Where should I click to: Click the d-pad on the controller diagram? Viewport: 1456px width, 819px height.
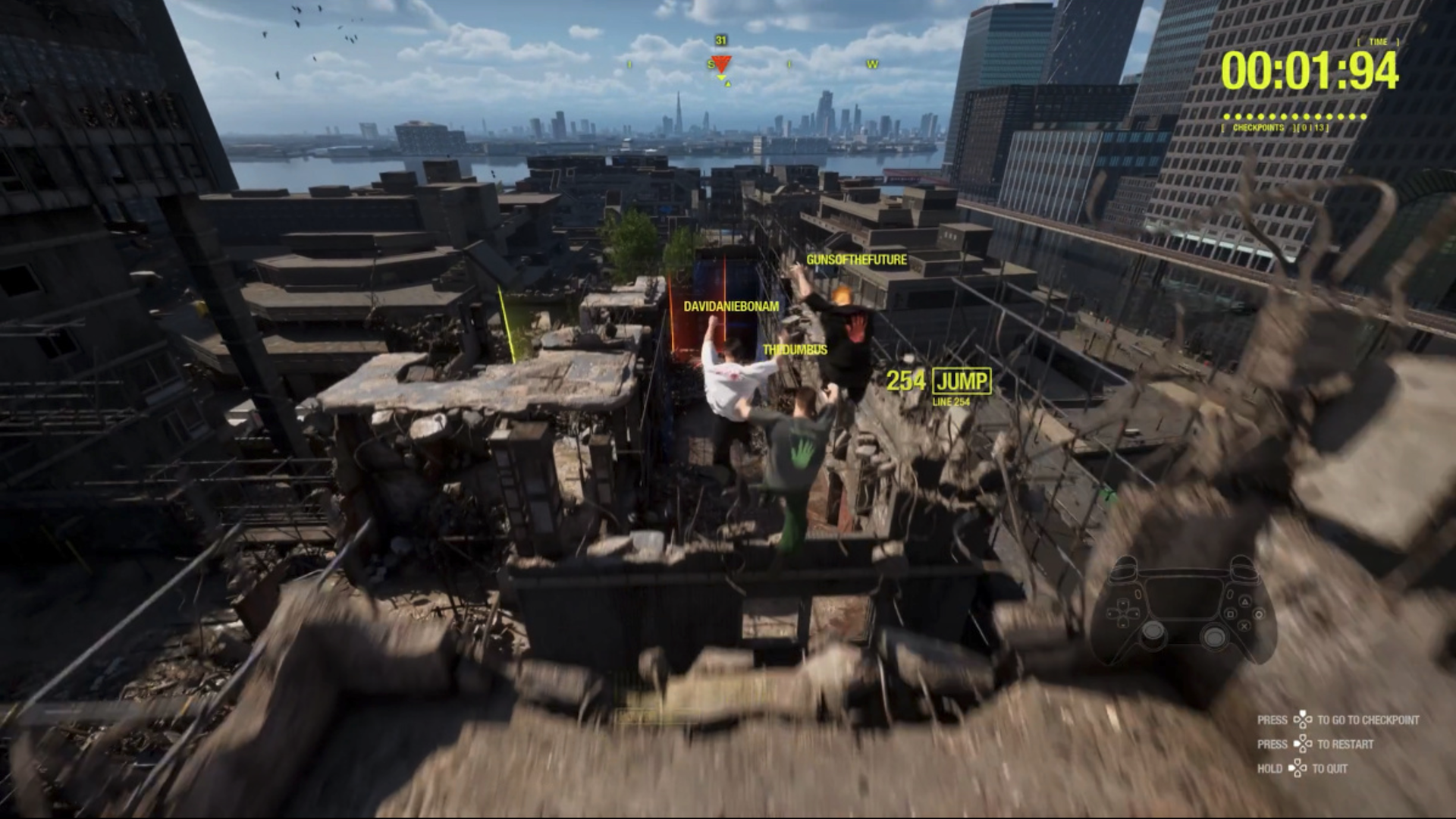[x=1123, y=613]
